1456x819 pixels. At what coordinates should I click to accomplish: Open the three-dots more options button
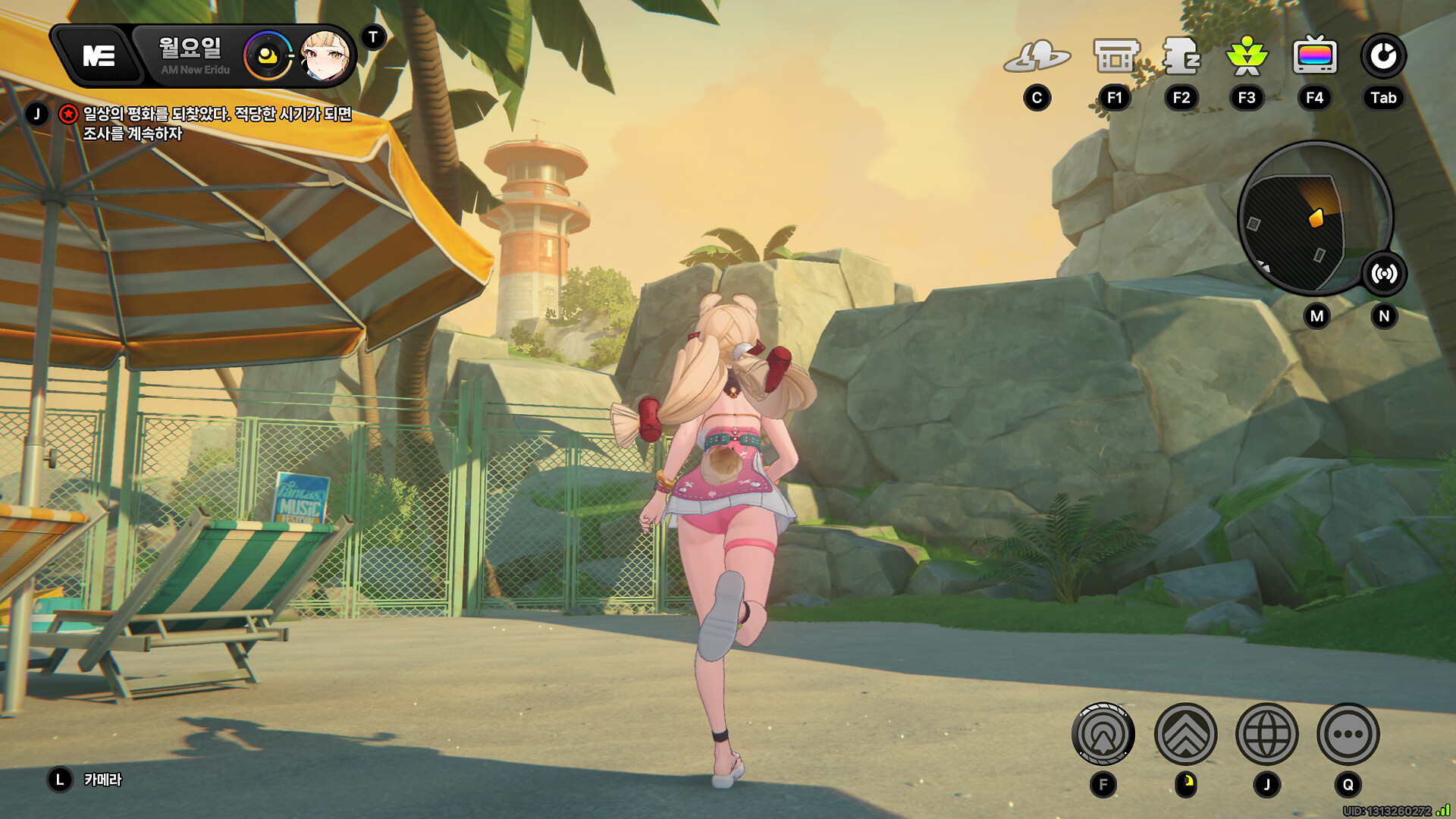pos(1348,734)
